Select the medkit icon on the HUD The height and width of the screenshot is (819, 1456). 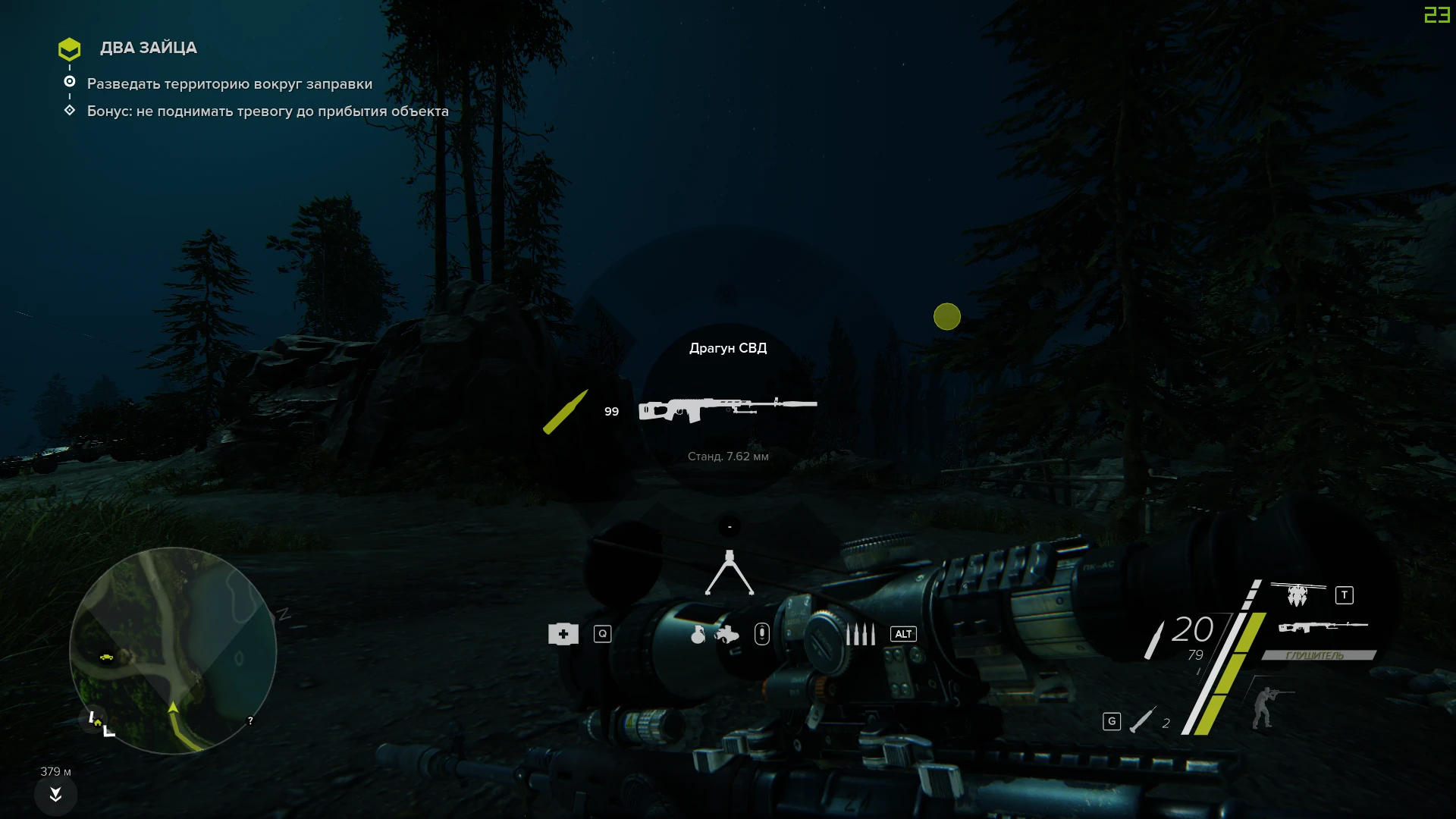tap(563, 634)
